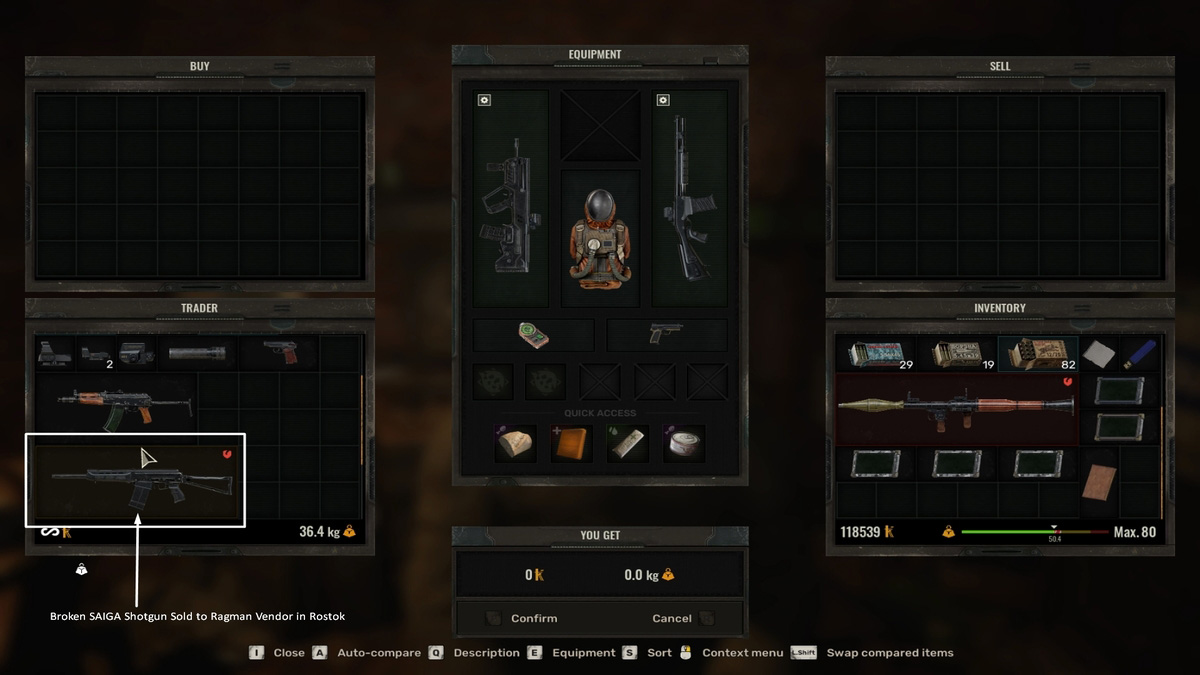Select the equipped sidearm pistol slot

click(666, 334)
